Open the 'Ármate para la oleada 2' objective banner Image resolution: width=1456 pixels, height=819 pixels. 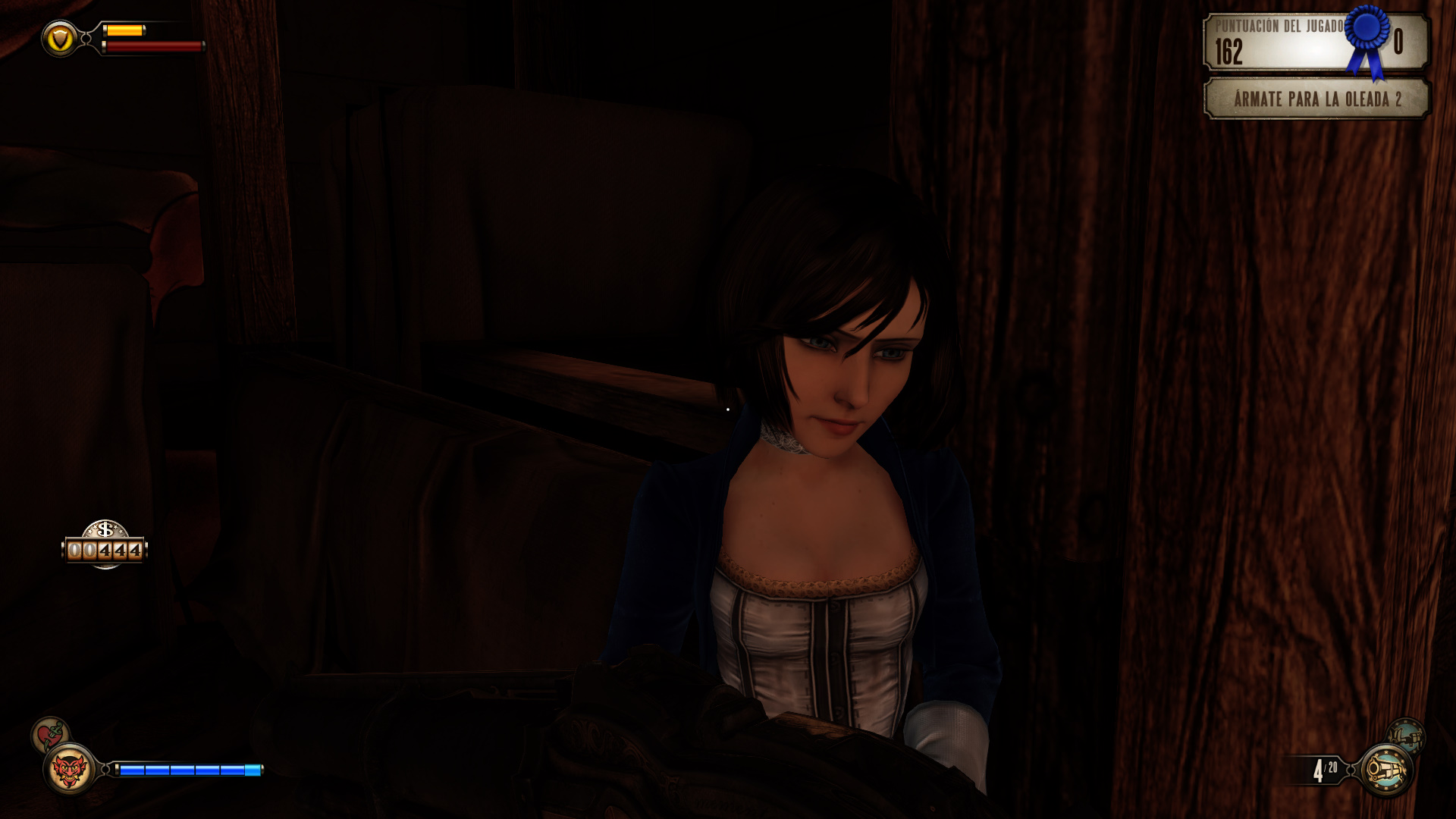1316,99
